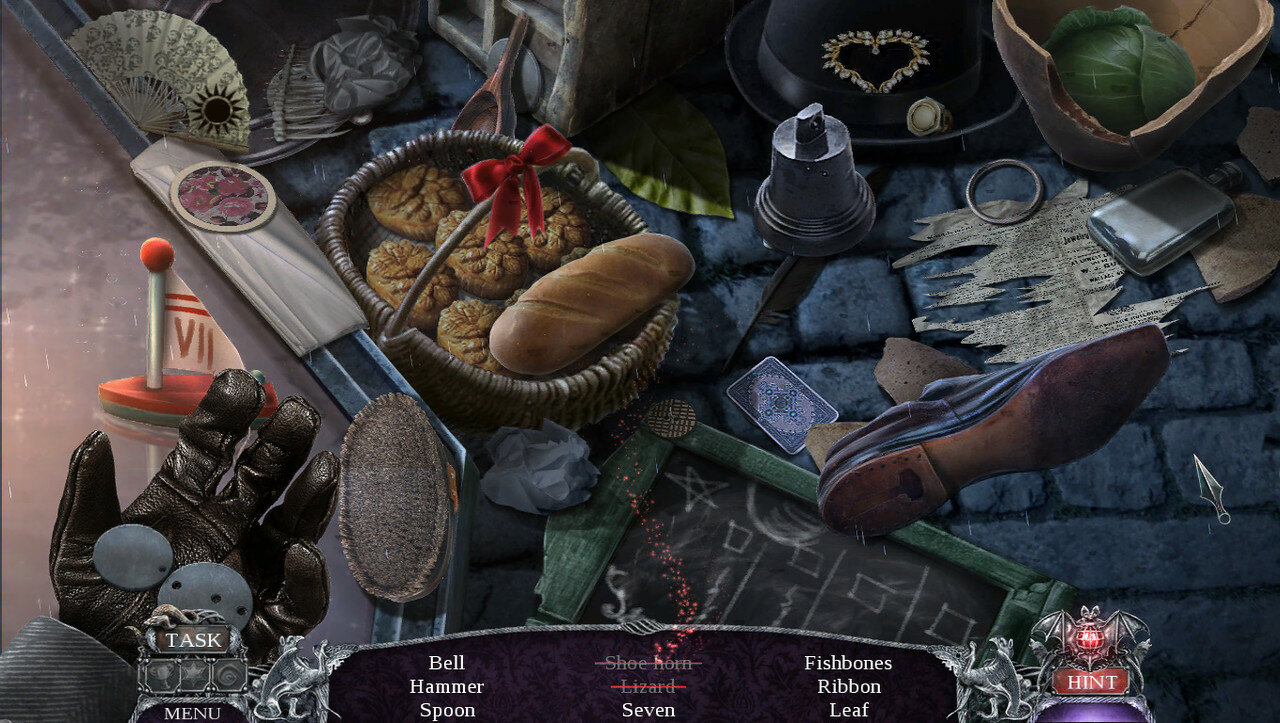1280x723 pixels.
Task: Select the 'Leaf' list entry
Action: 849,710
